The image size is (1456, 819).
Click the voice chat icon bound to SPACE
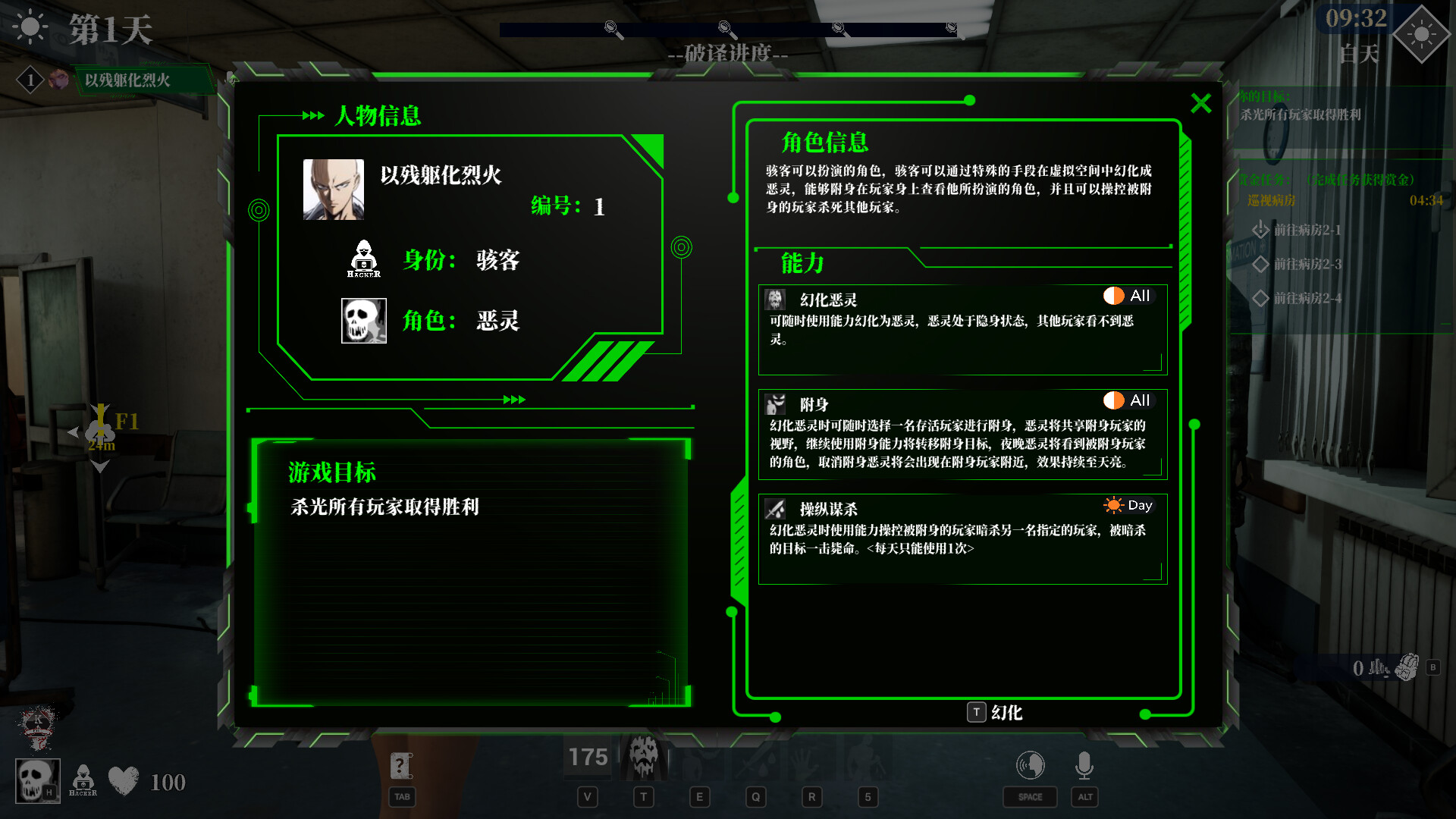[x=1029, y=766]
